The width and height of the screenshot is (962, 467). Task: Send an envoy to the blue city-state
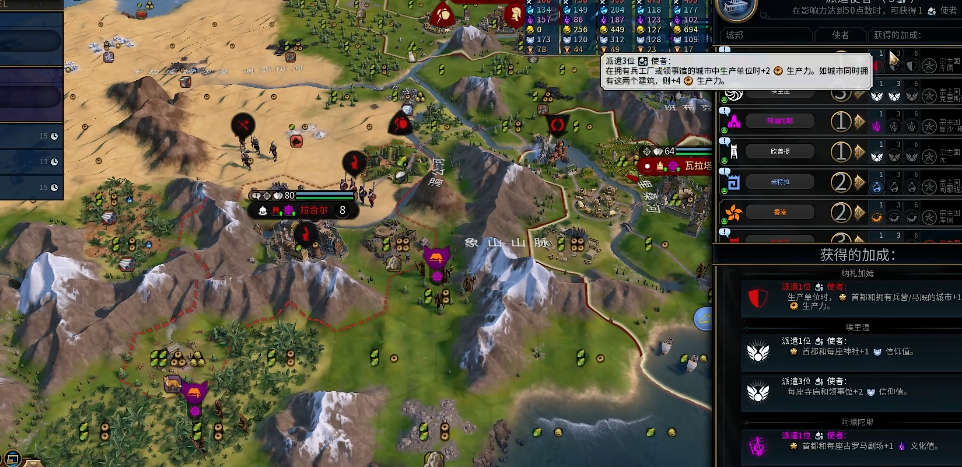click(x=857, y=182)
